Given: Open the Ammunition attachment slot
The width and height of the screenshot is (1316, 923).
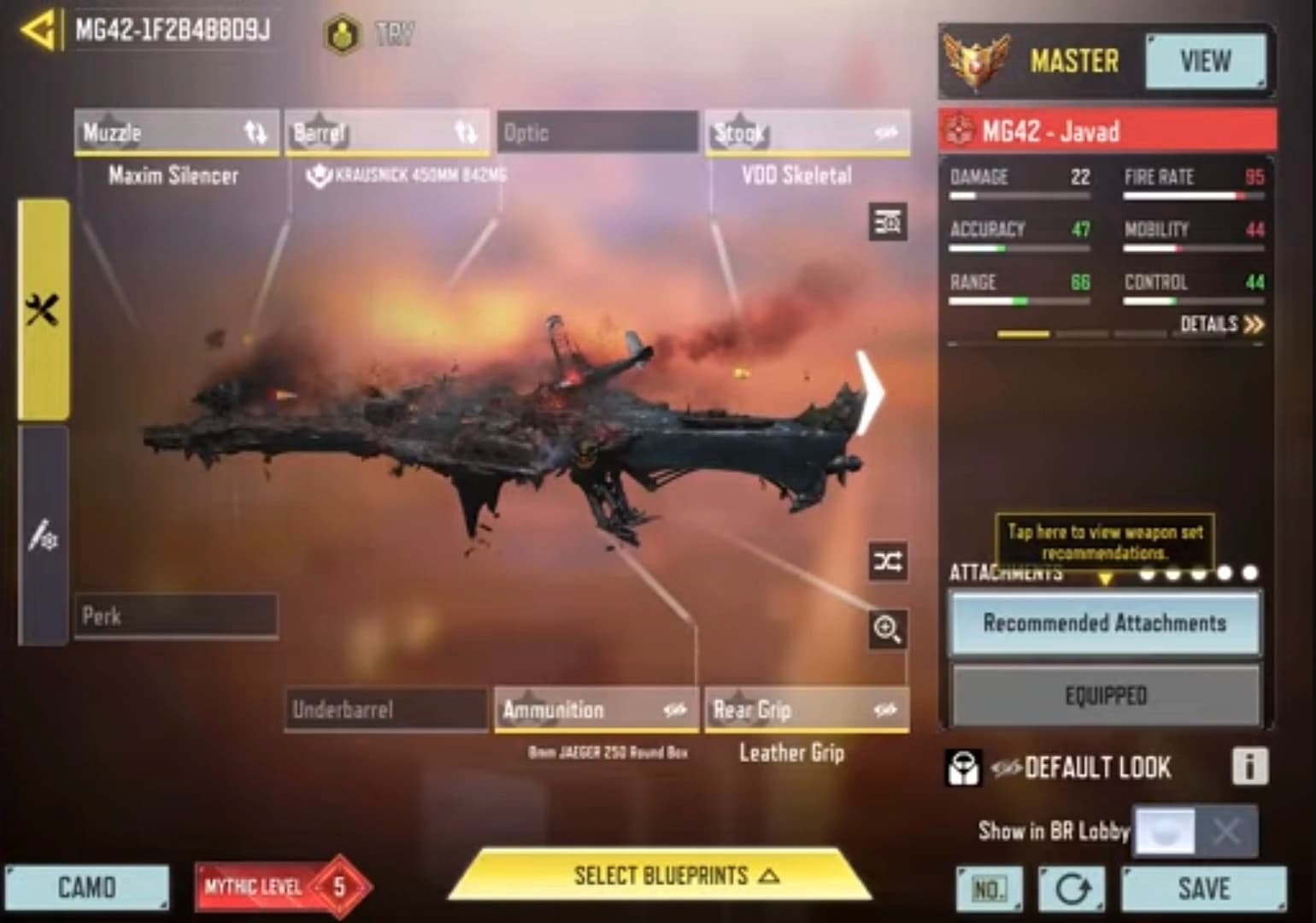Looking at the screenshot, I should coord(596,709).
